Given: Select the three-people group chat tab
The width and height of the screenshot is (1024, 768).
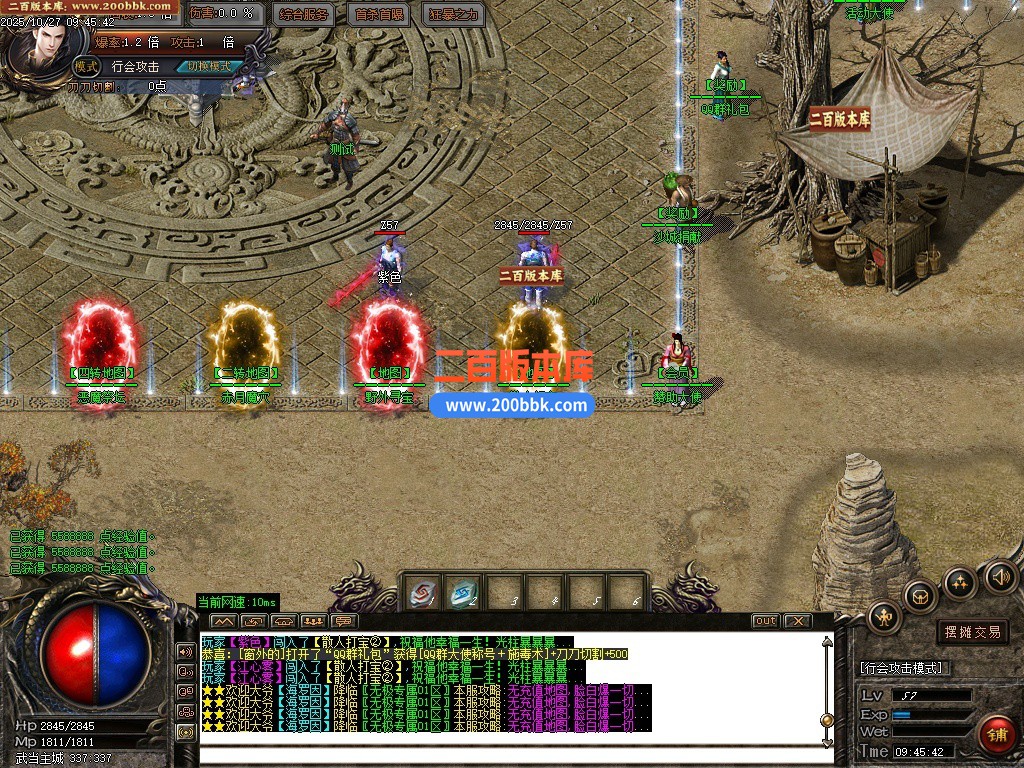Looking at the screenshot, I should point(313,621).
